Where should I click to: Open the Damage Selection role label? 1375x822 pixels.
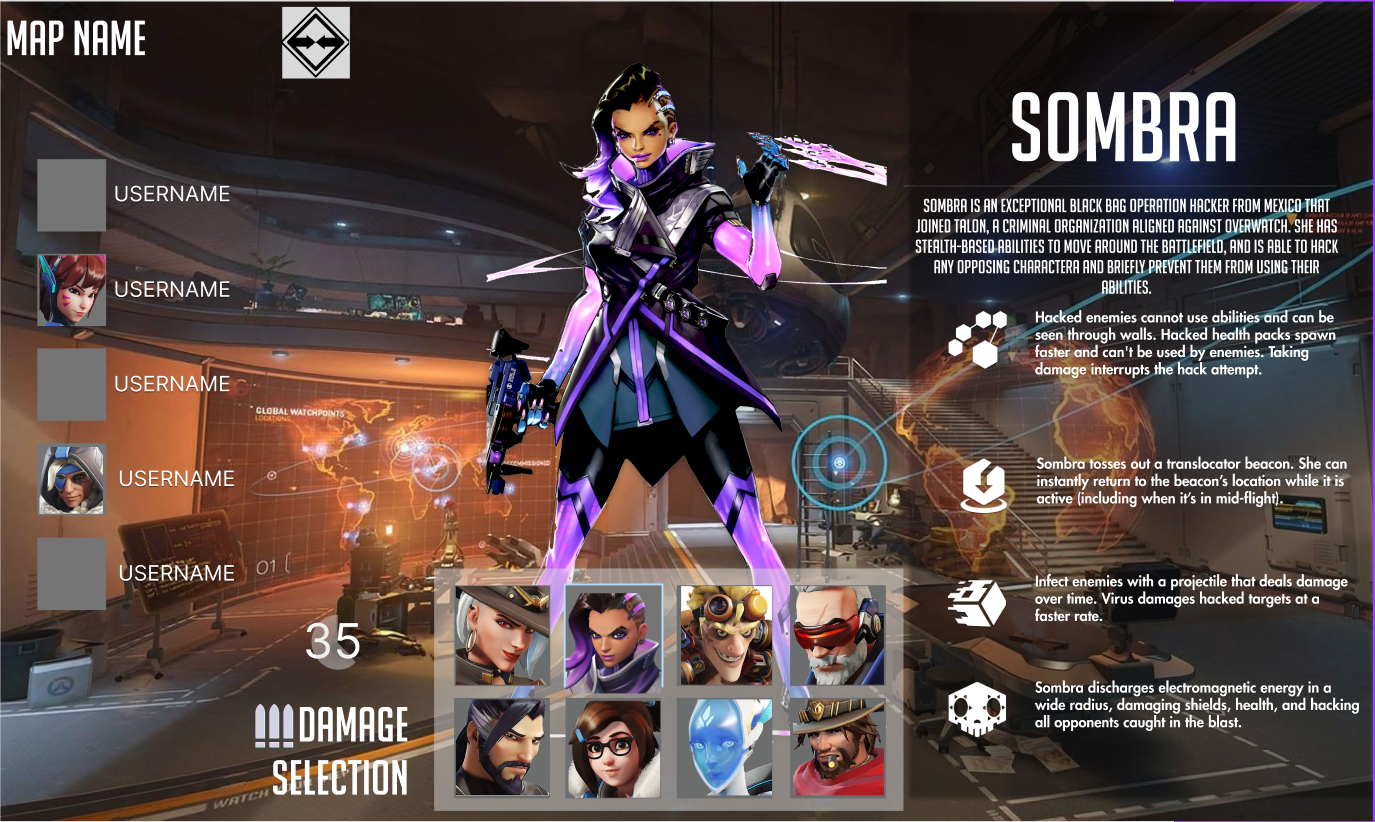tap(333, 750)
